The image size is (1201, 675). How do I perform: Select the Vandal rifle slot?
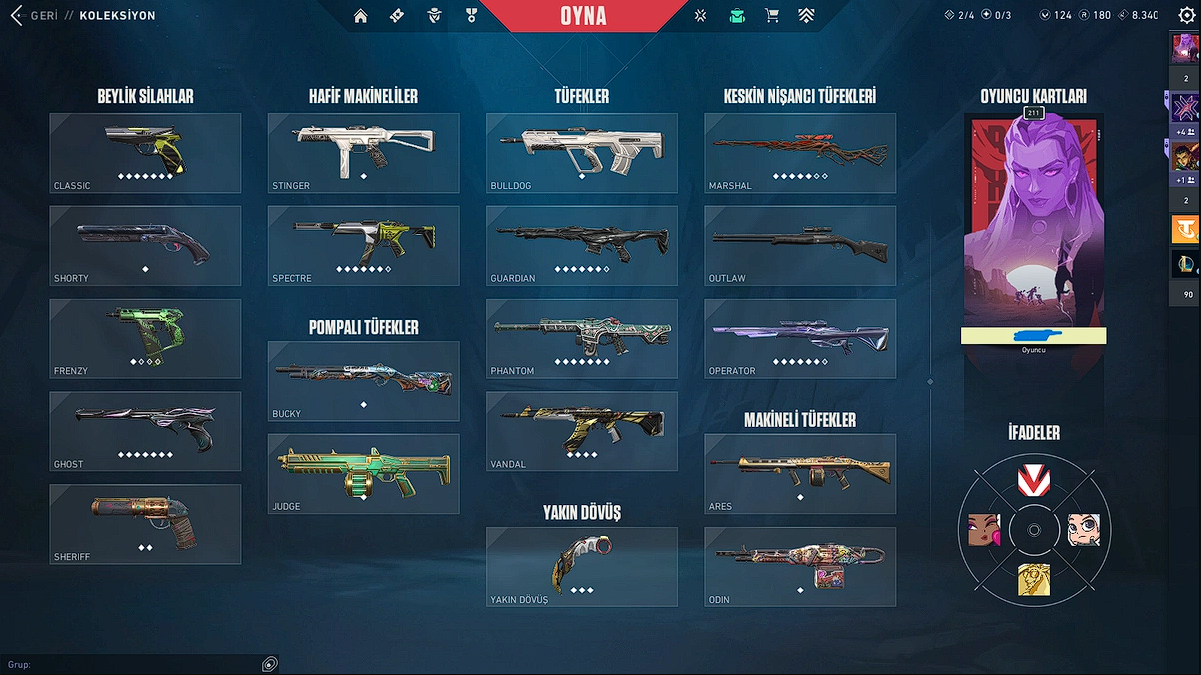581,431
